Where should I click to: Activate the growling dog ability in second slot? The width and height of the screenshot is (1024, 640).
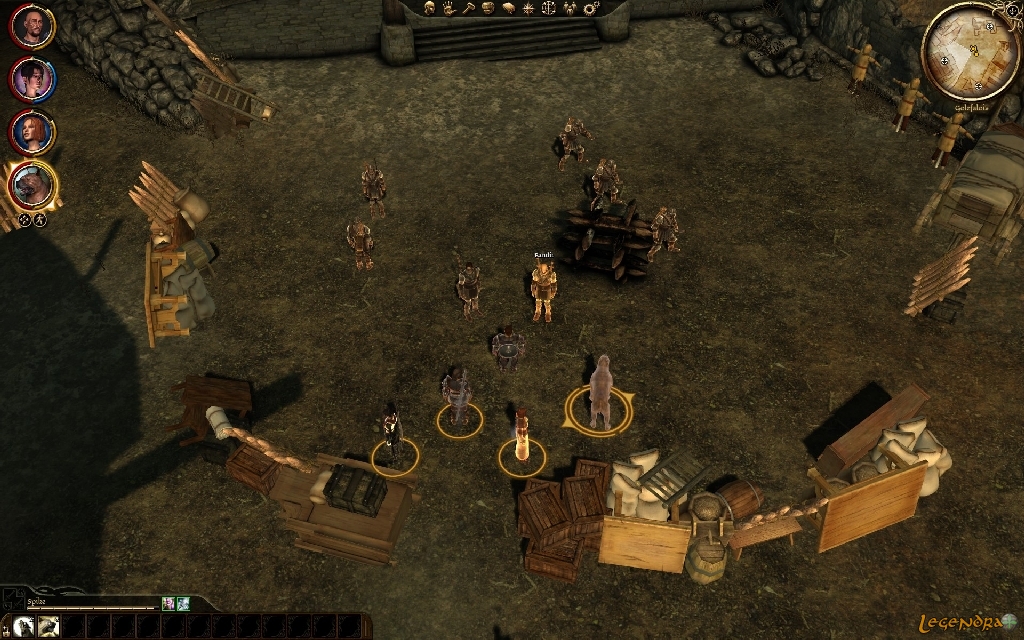46,627
